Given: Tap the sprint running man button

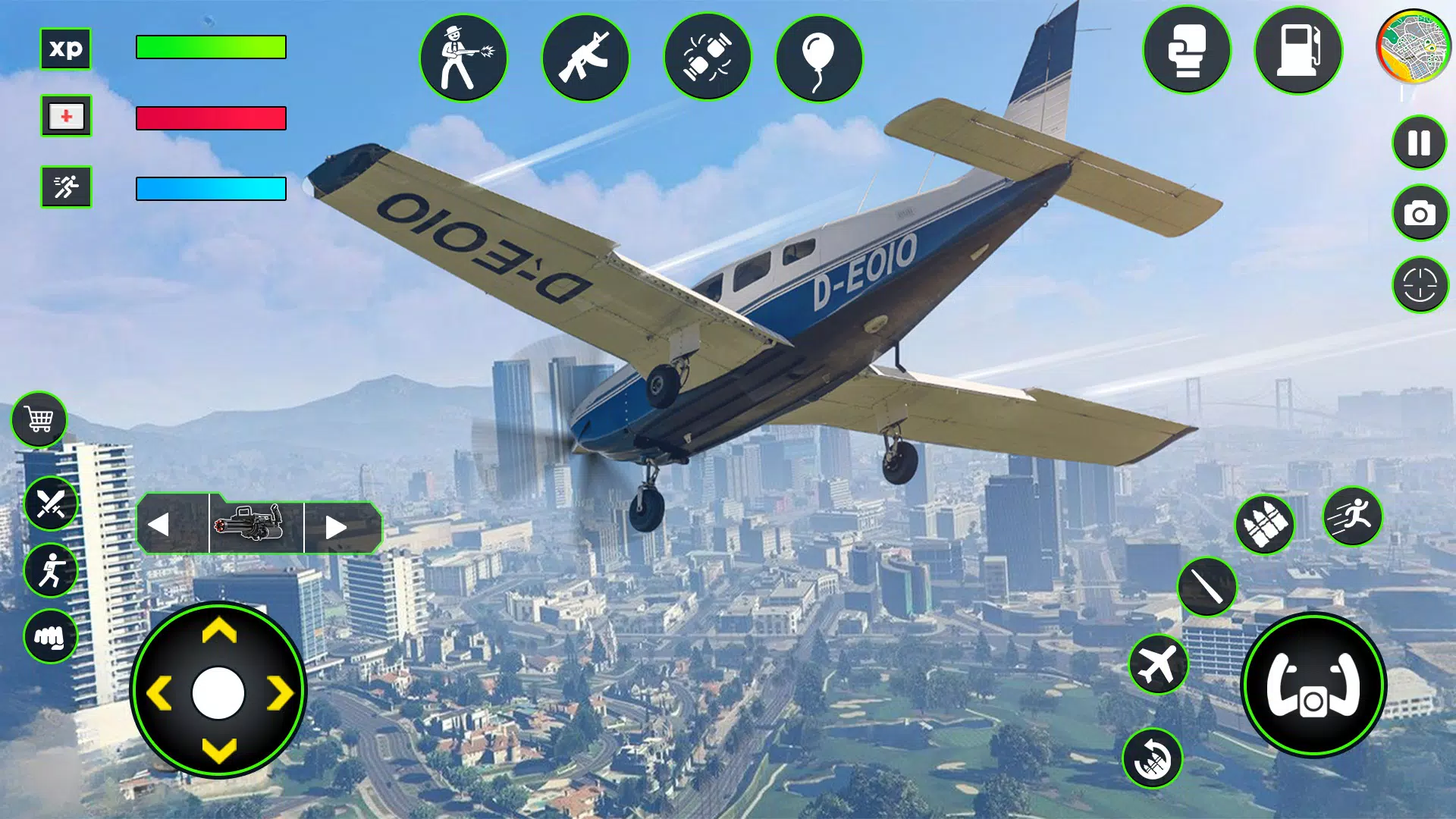Looking at the screenshot, I should 1352,517.
